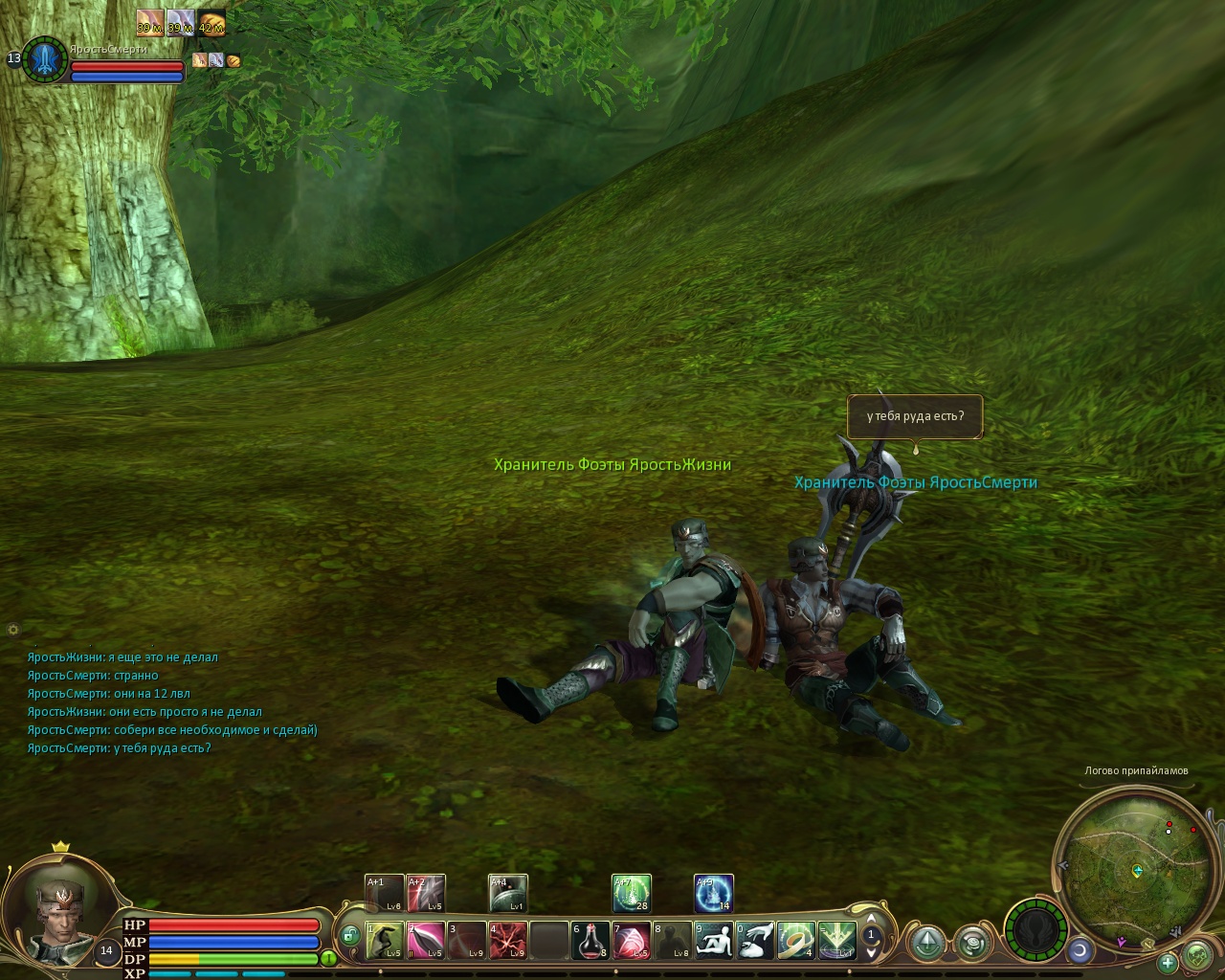This screenshot has height=980, width=1225.
Task: Activate the golden ring skill icon
Action: (x=795, y=941)
